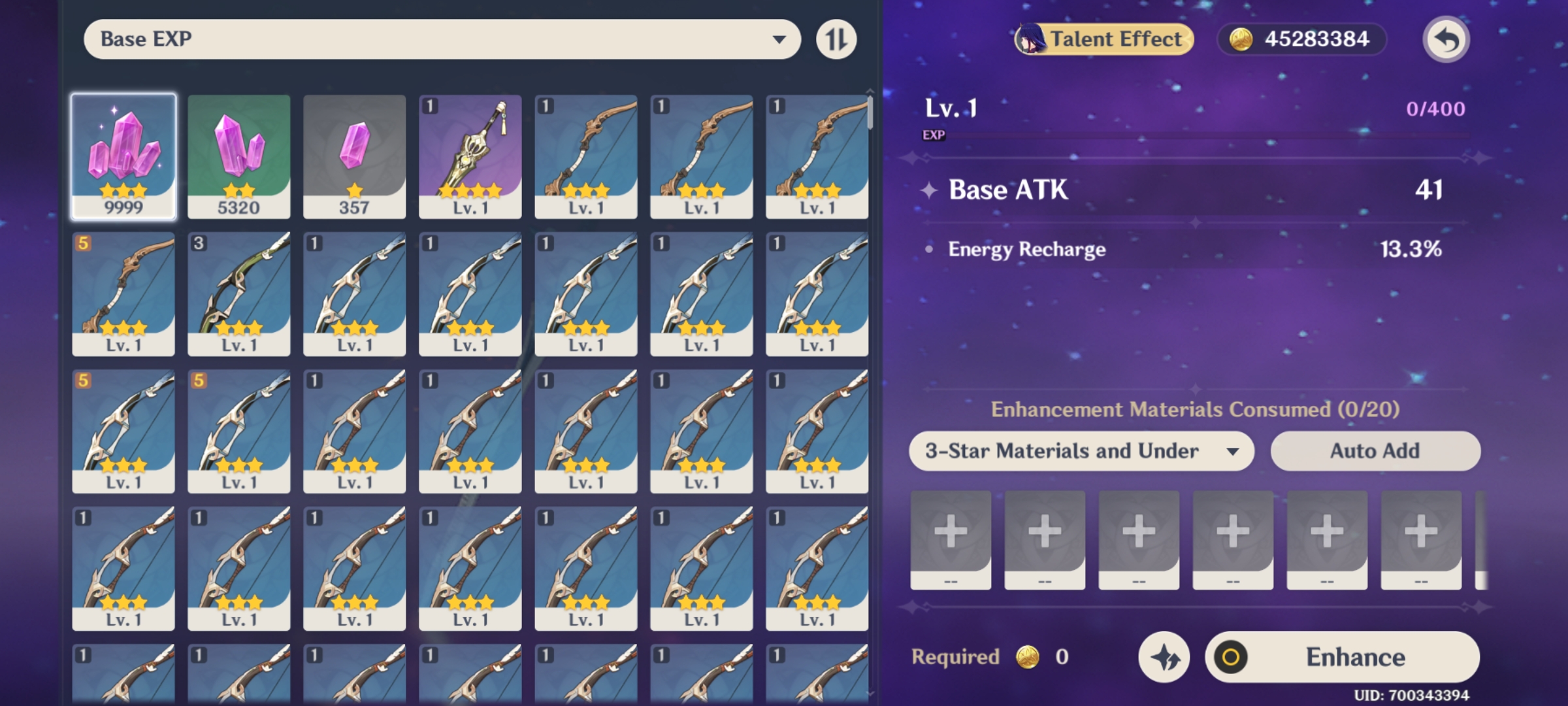1568x706 pixels.
Task: Select the Mystic Enhancement Ore with 9999 count
Action: [x=124, y=155]
